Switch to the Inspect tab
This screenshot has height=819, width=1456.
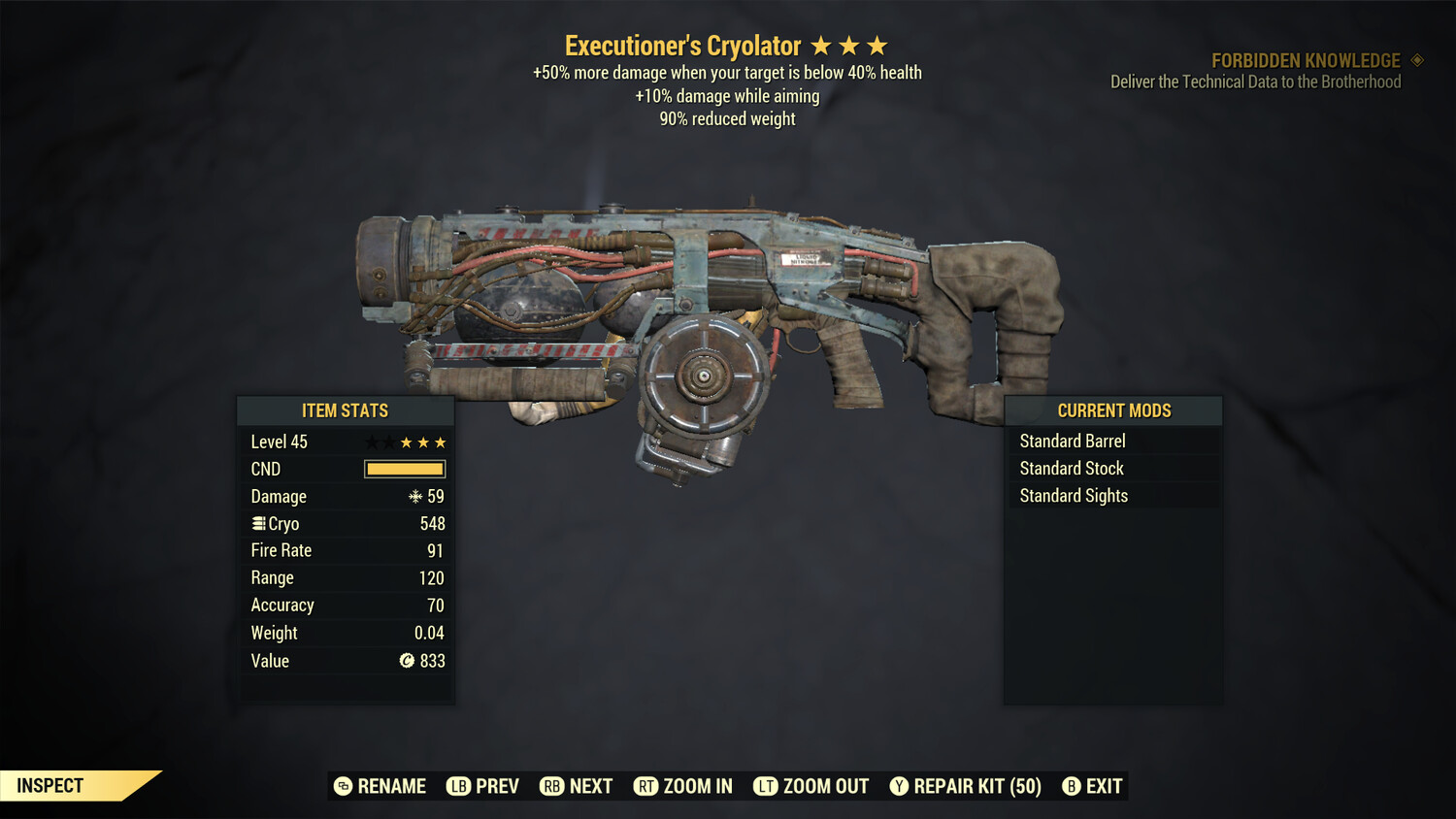coord(49,785)
